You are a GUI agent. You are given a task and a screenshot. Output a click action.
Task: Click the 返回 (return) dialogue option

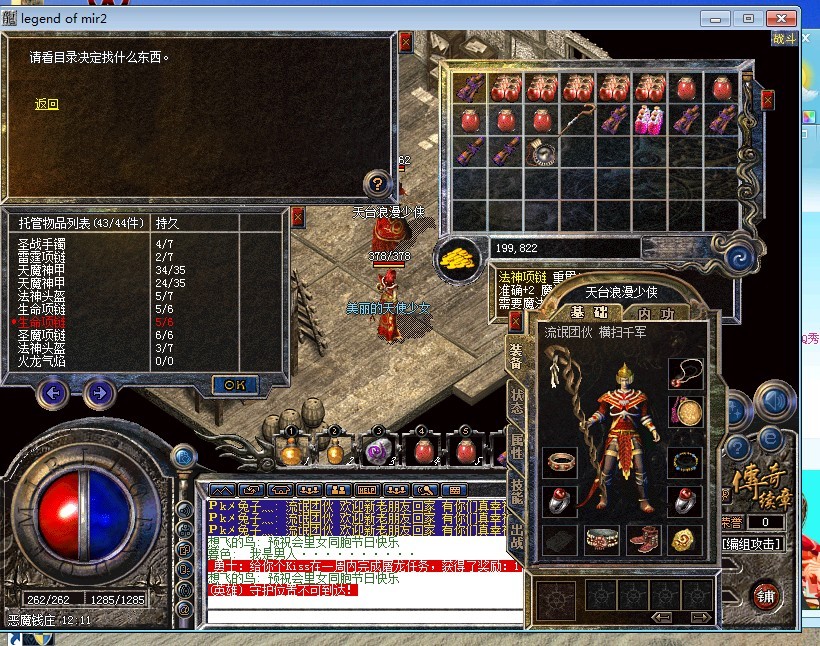[47, 104]
